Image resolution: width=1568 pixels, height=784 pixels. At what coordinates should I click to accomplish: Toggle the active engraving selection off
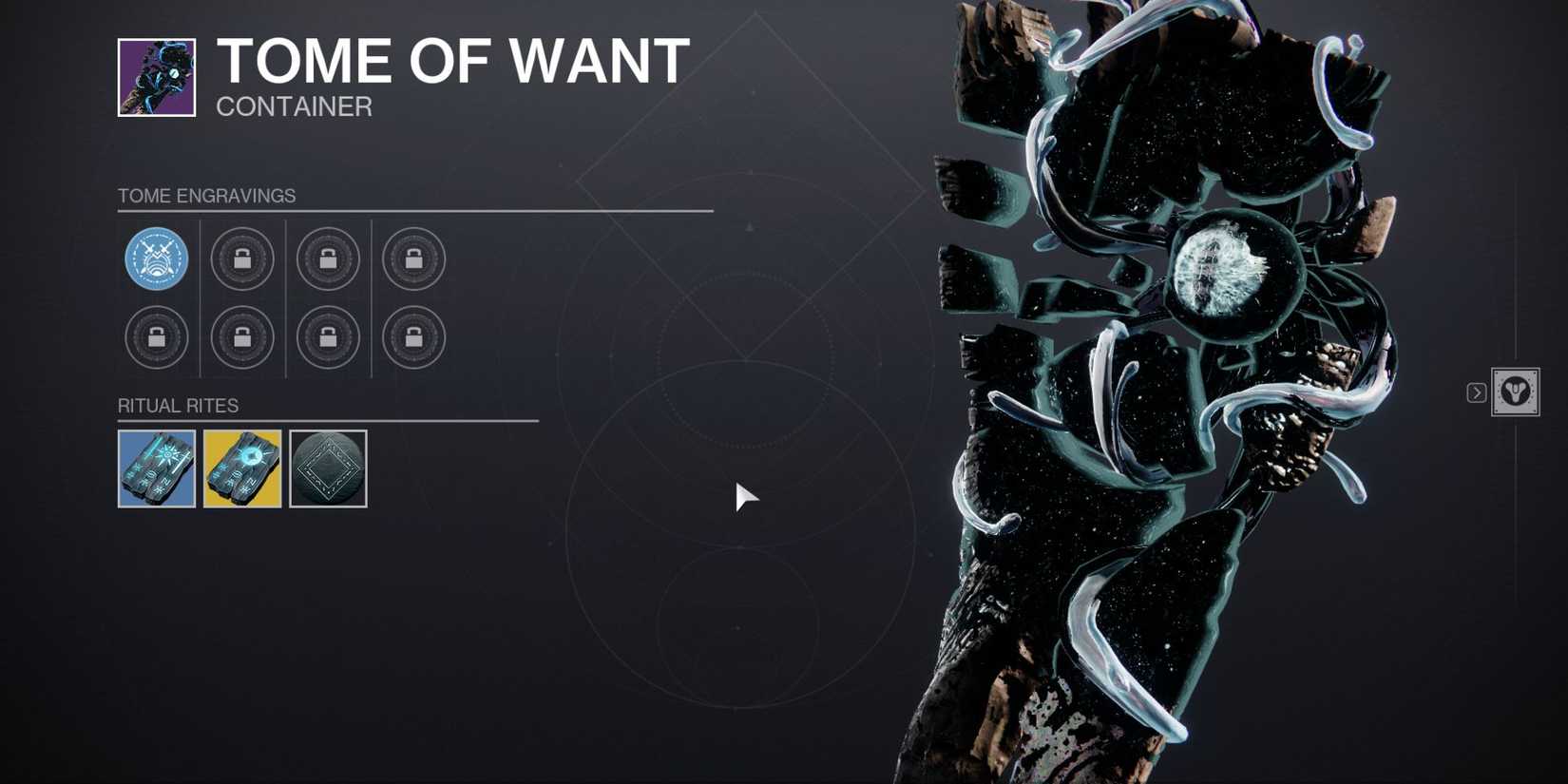[x=157, y=258]
